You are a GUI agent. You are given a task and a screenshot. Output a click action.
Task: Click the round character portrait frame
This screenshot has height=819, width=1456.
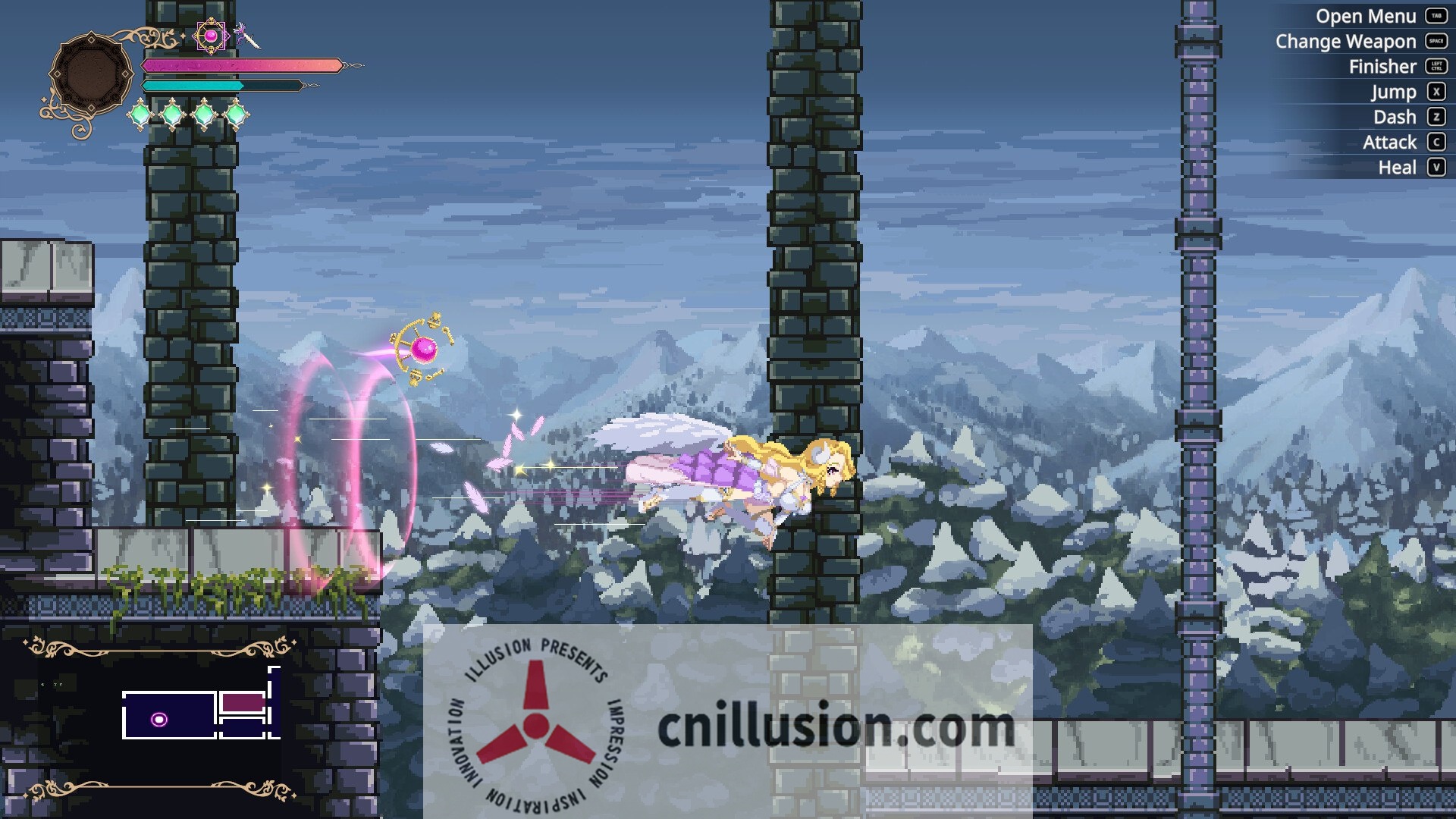click(x=93, y=72)
